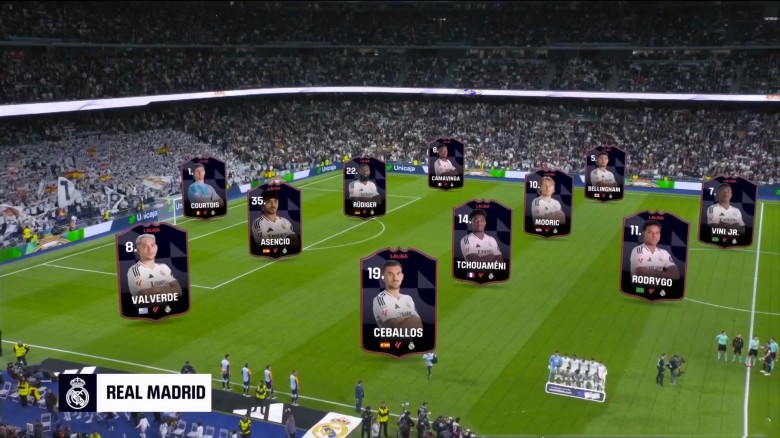Choose the Valverde lineup card
The width and height of the screenshot is (780, 438).
(x=153, y=271)
